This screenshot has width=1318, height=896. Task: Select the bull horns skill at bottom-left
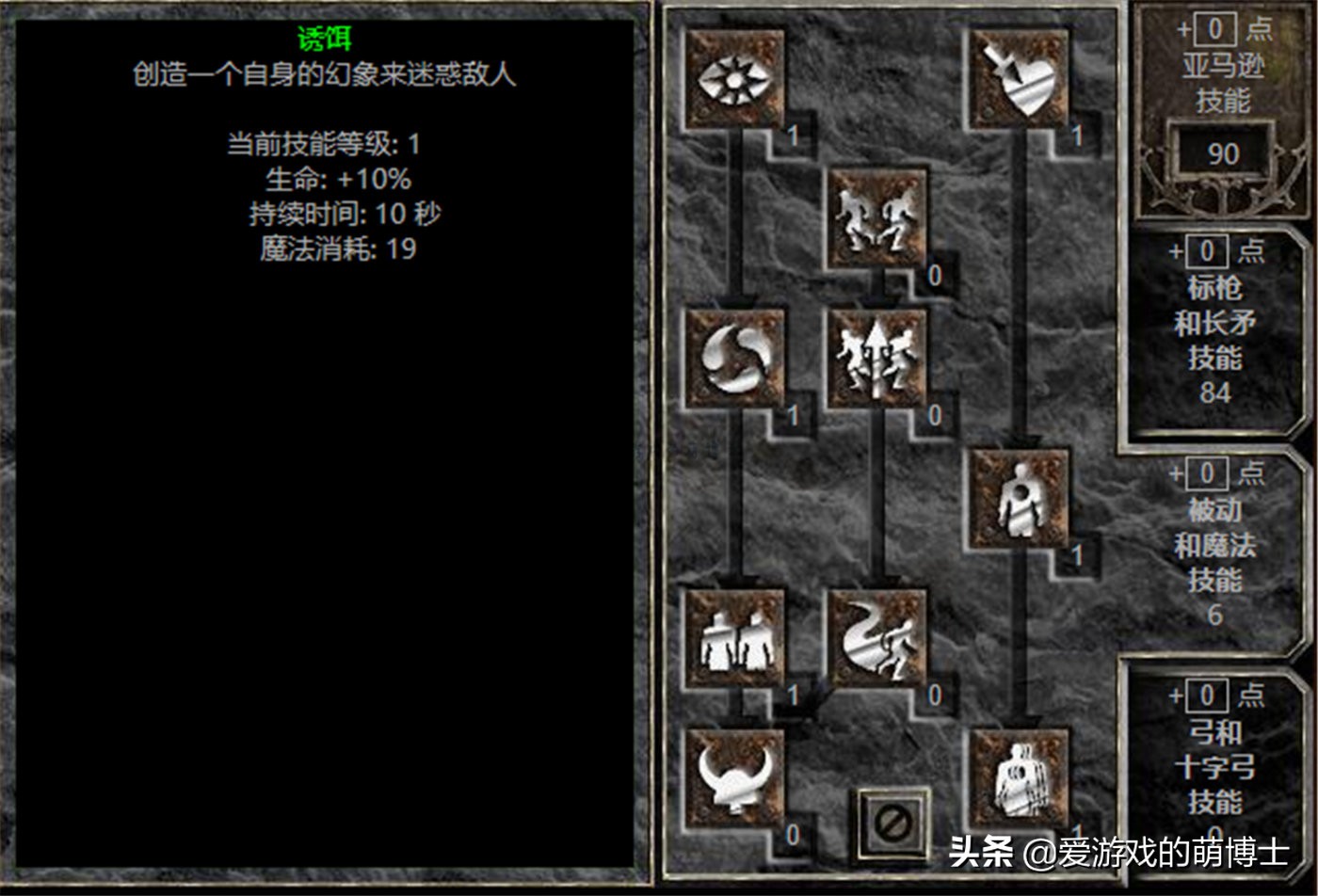pyautogui.click(x=736, y=779)
